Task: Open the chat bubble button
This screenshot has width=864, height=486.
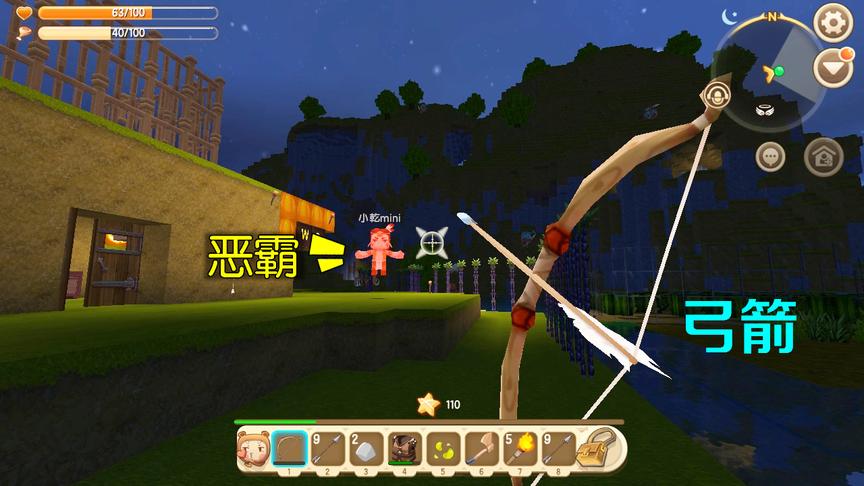Action: 770,156
